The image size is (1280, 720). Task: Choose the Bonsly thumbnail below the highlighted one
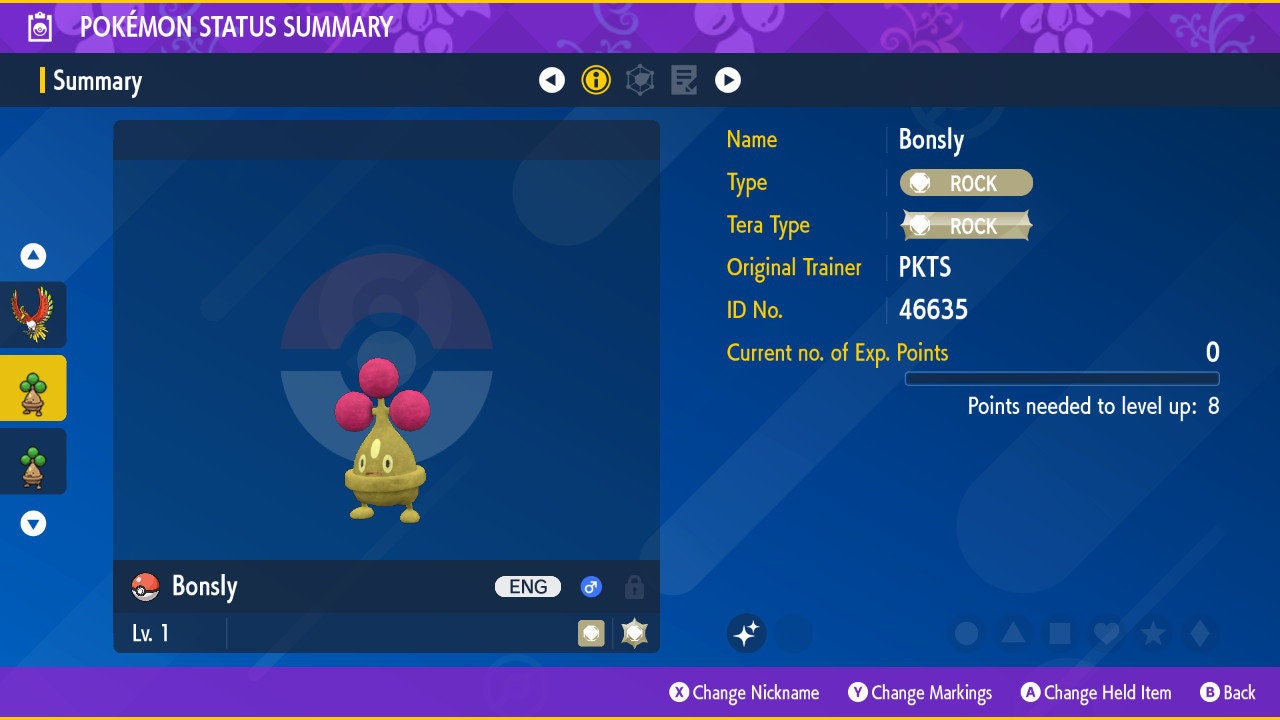click(33, 461)
